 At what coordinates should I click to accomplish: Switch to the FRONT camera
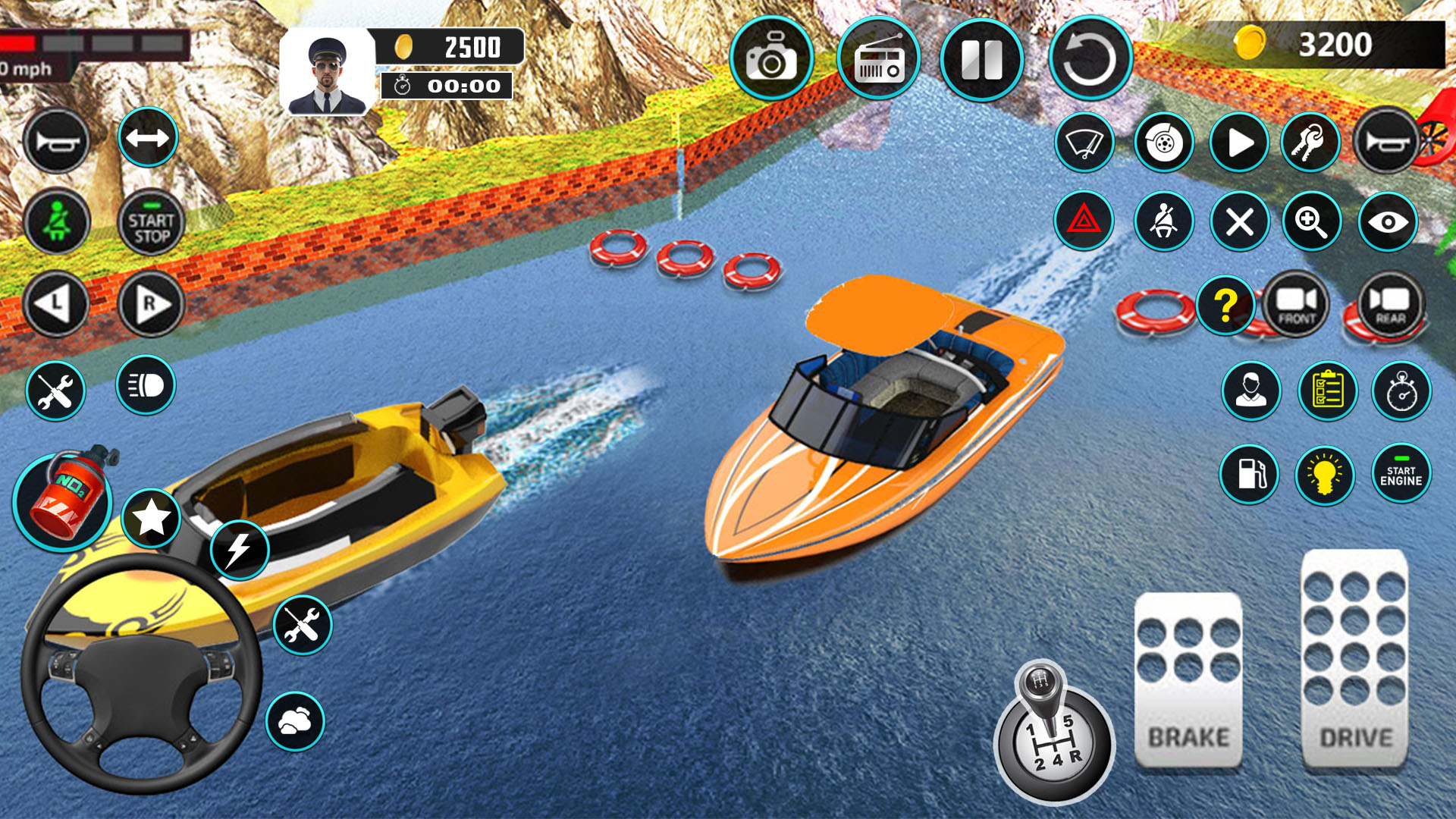click(x=1297, y=304)
